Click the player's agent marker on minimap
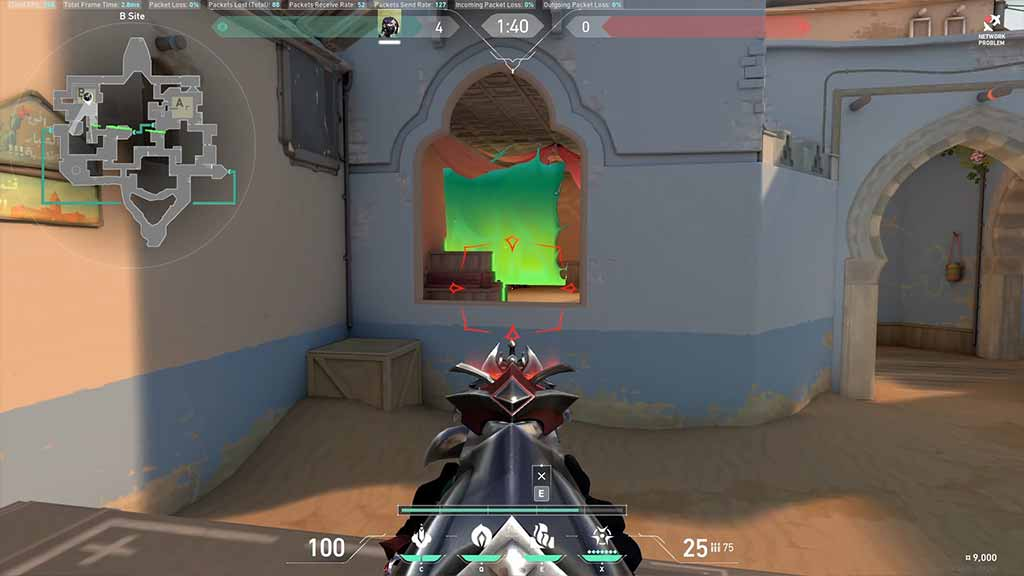This screenshot has height=576, width=1024. tap(88, 97)
